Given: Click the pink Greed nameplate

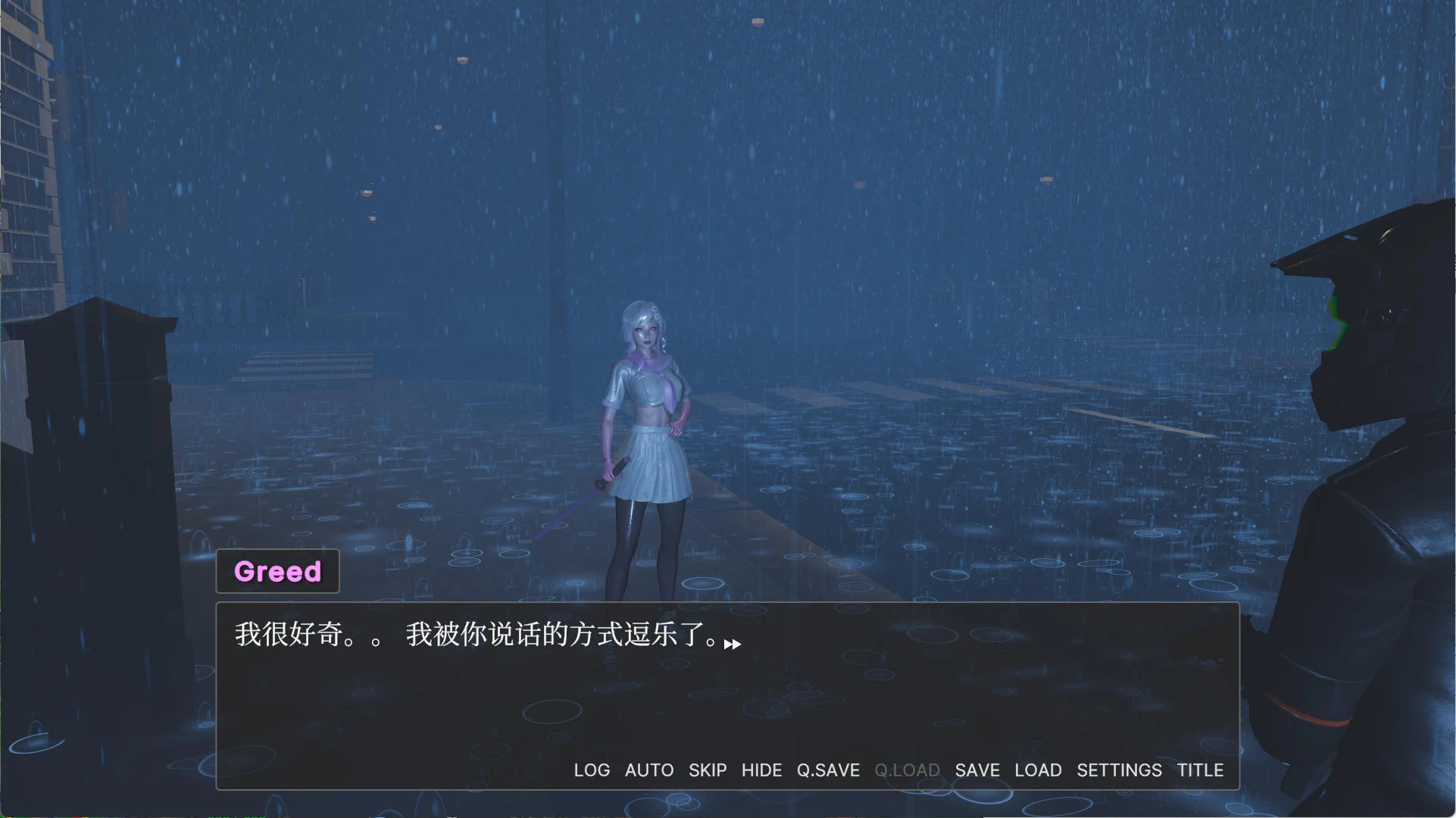Looking at the screenshot, I should point(277,571).
